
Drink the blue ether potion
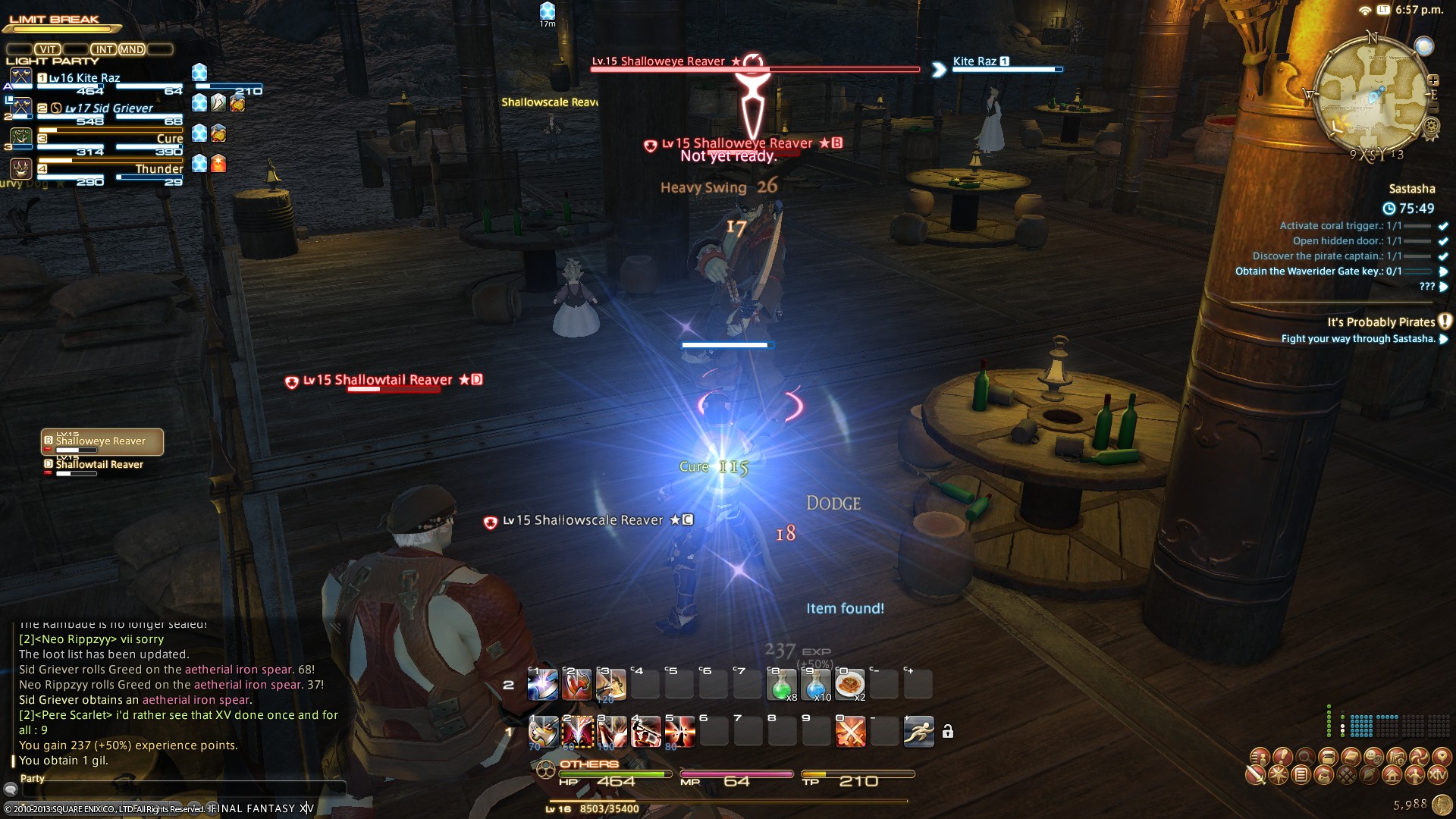point(815,685)
